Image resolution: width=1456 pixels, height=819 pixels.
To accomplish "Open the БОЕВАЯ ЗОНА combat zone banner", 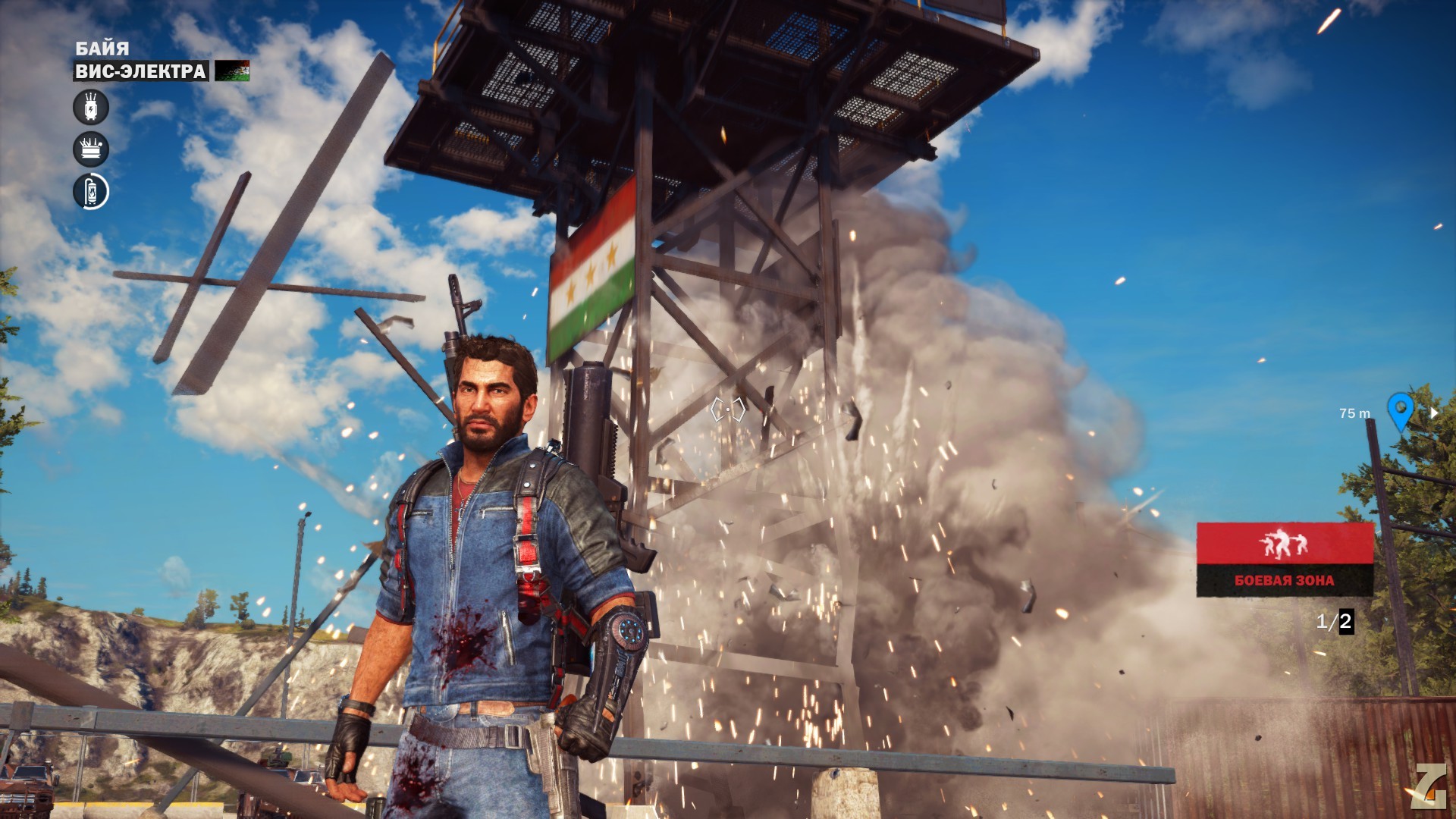I will [x=1285, y=559].
